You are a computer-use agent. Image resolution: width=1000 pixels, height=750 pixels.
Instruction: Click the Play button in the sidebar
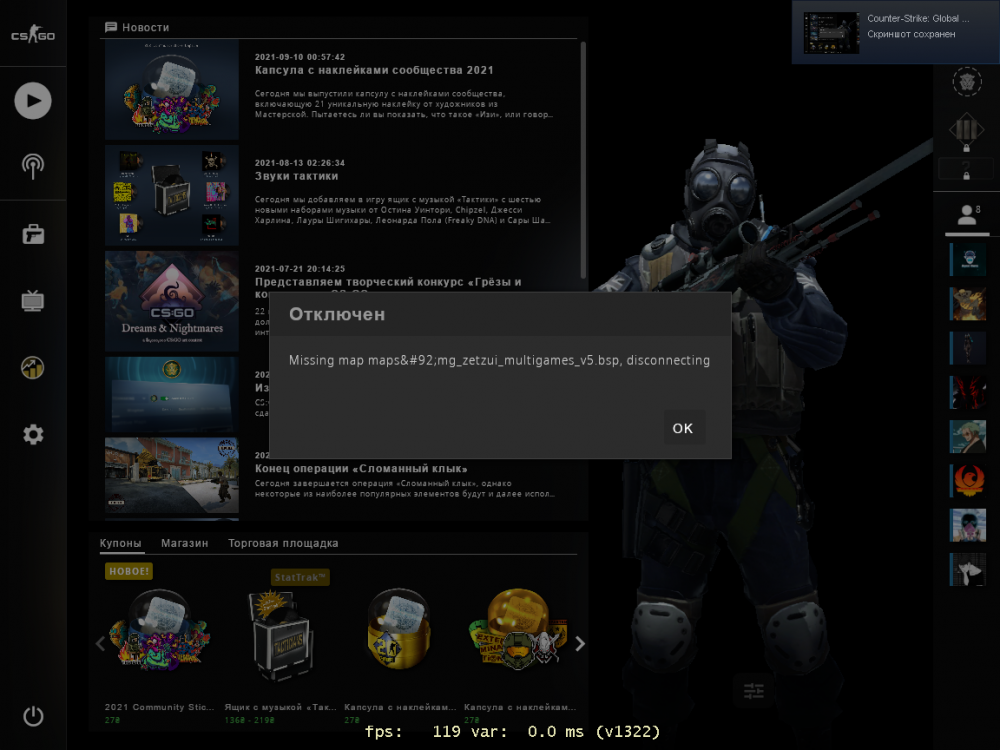tap(33, 100)
